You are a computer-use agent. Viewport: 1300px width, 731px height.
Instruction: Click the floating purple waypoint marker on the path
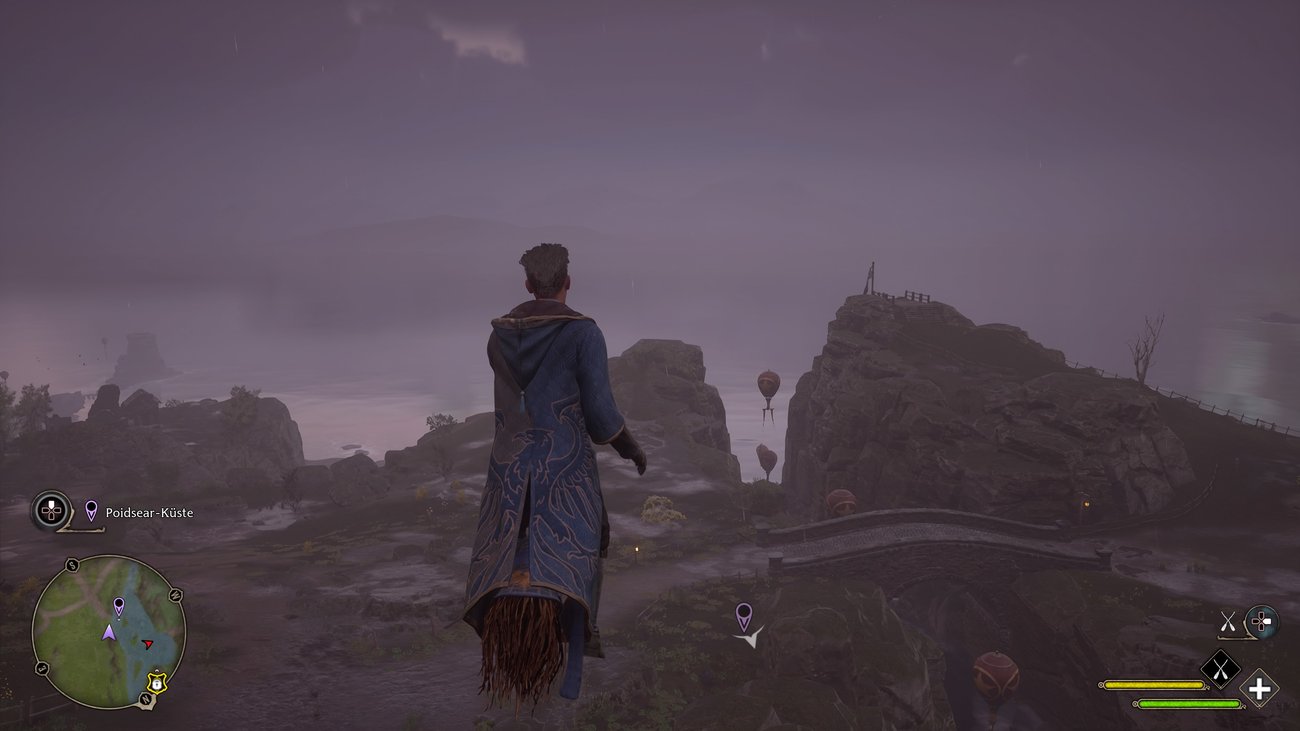743,616
